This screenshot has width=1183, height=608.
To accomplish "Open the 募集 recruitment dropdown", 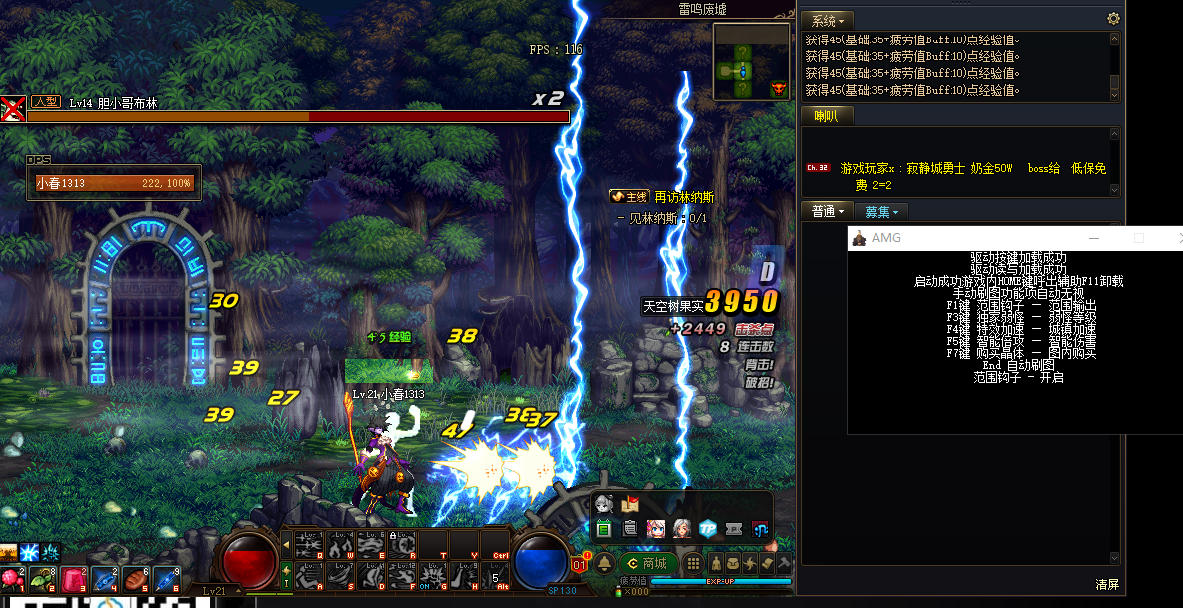I will pyautogui.click(x=881, y=211).
